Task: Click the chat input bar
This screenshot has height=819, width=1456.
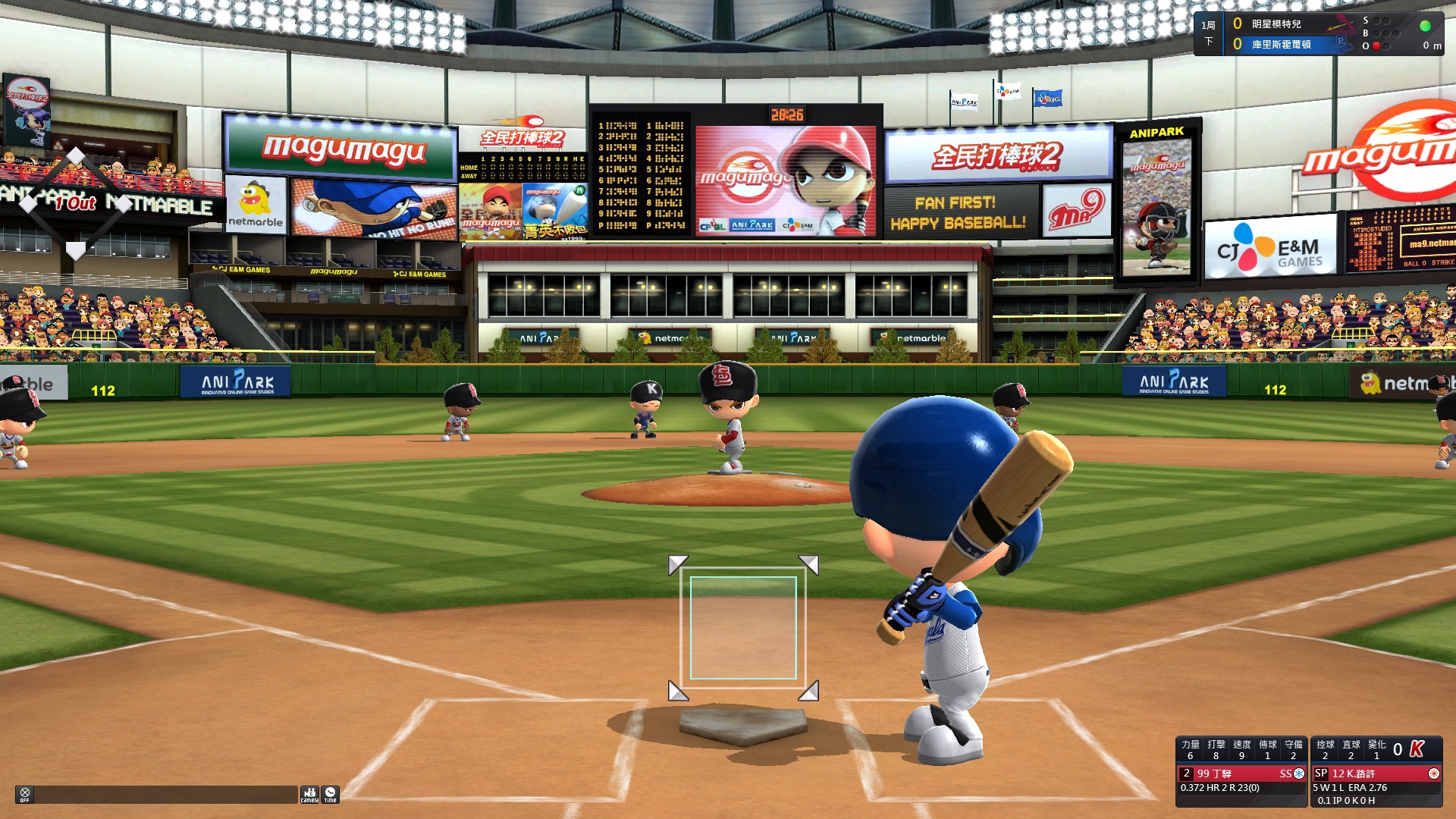Action: click(x=165, y=794)
